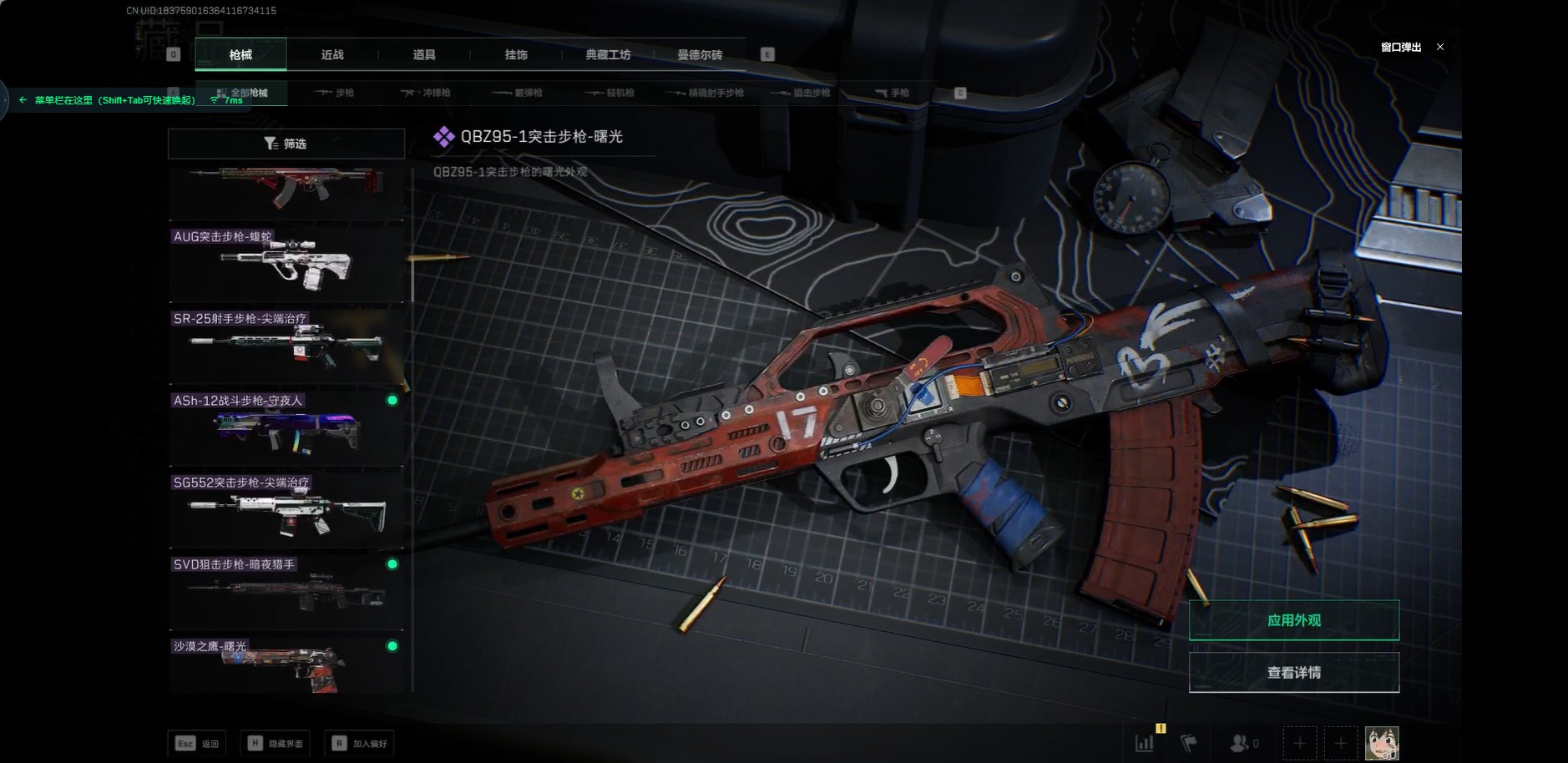This screenshot has width=1568, height=763.
Task: Switch to the 近战 melee tab
Action: (332, 55)
